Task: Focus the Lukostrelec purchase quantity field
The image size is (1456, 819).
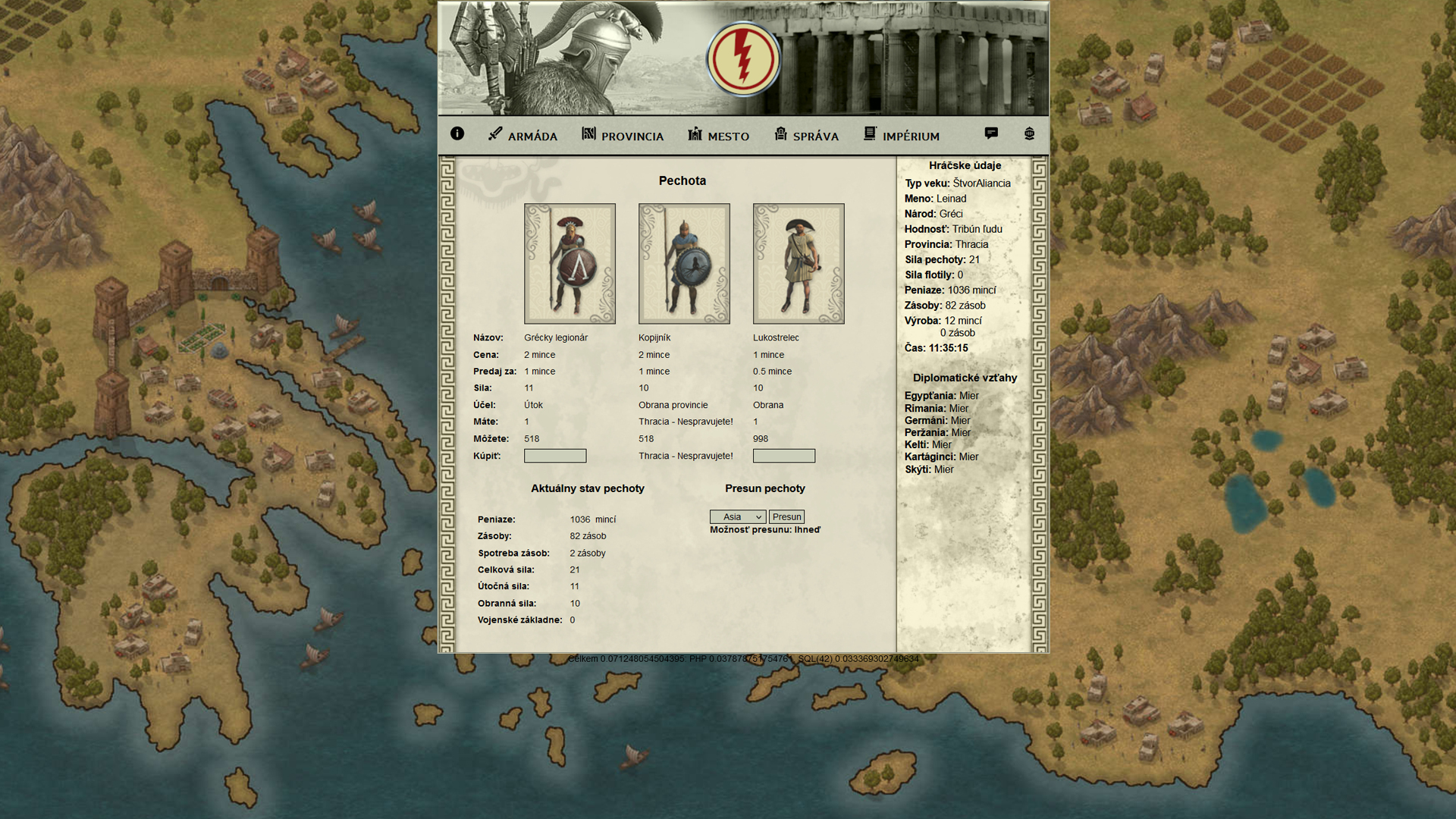Action: point(784,456)
